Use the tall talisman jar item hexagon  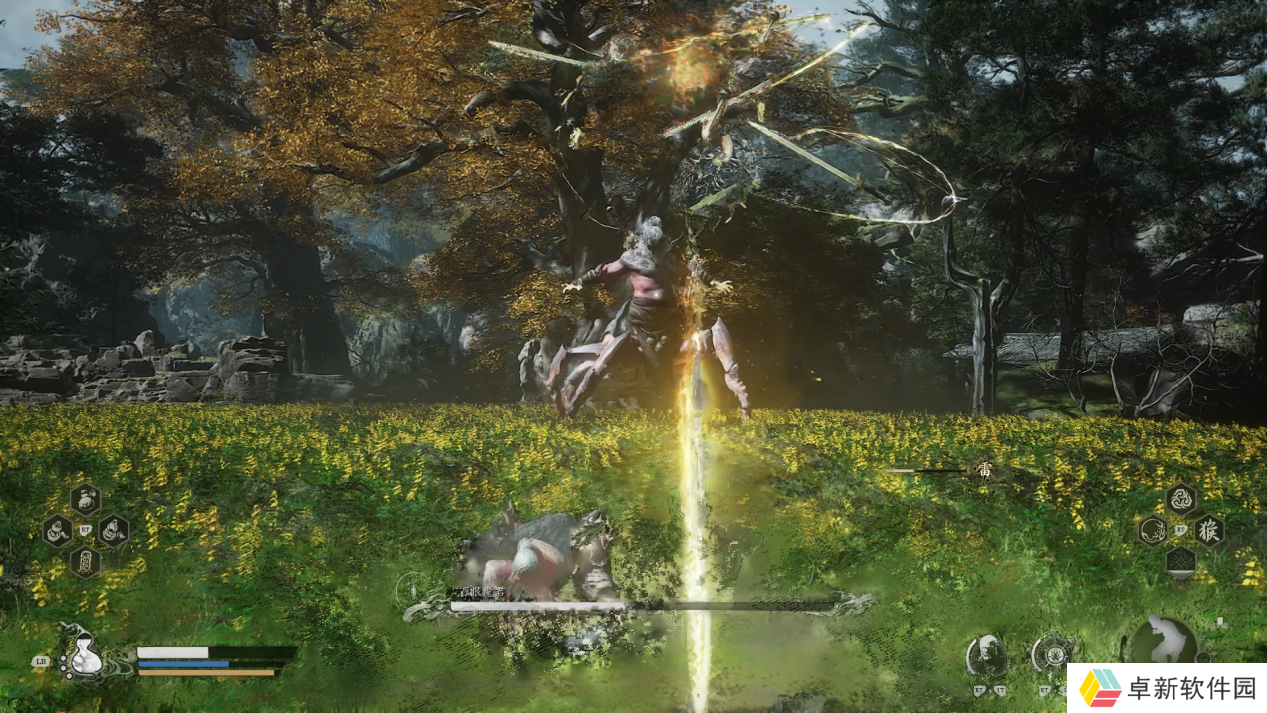85,561
